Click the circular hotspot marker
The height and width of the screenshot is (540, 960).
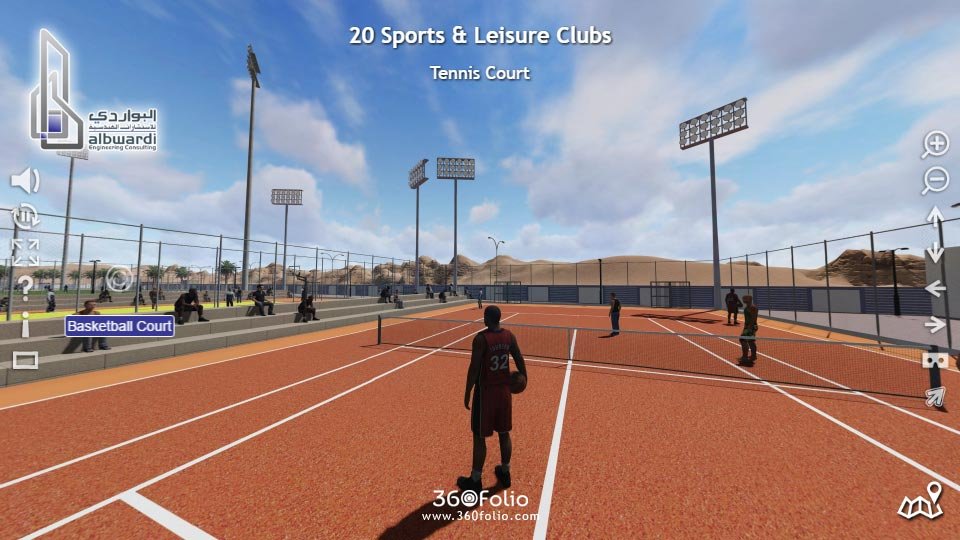[119, 278]
